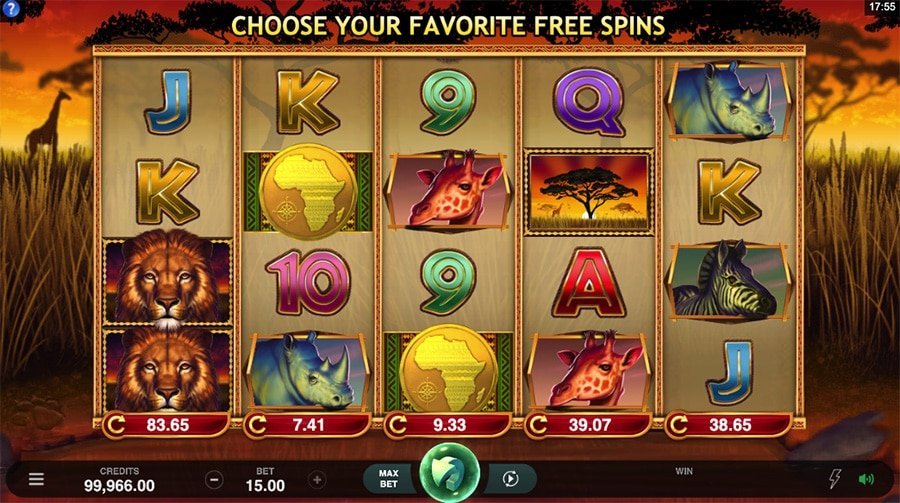Toggle quick spin lightning bolt

(x=836, y=479)
